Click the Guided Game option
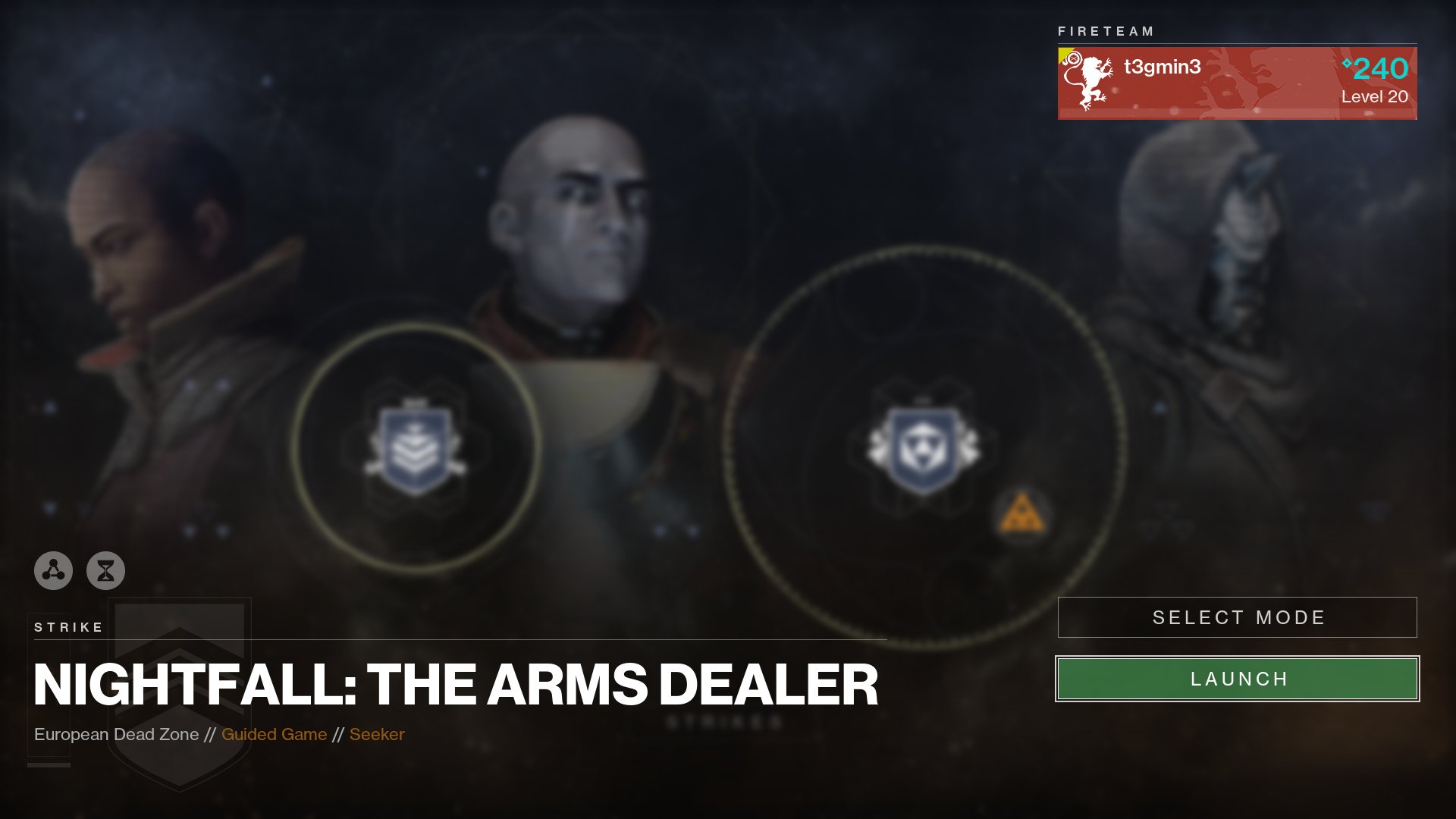Screen dimensions: 1456x819 point(274,734)
